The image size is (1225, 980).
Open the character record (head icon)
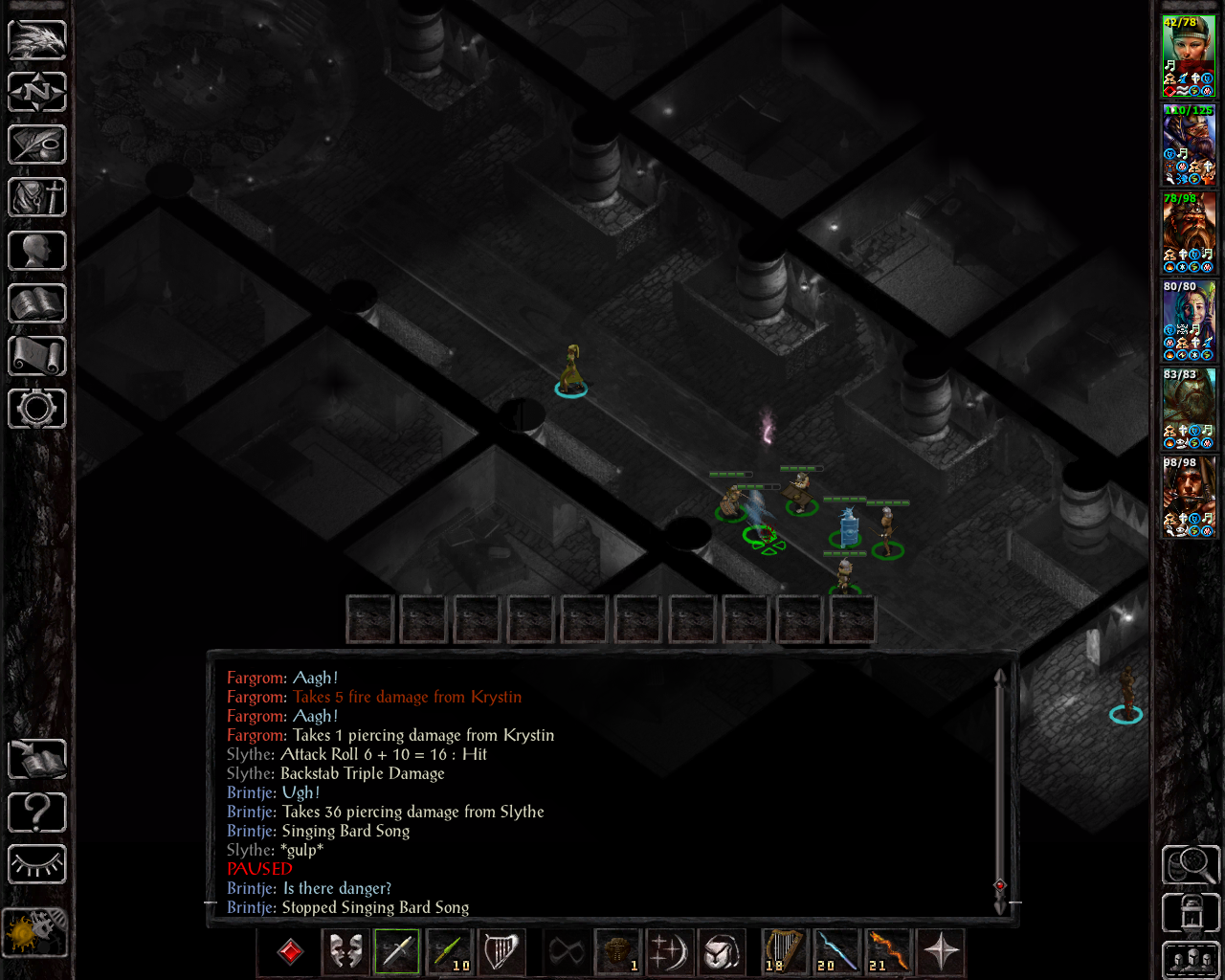point(37,251)
